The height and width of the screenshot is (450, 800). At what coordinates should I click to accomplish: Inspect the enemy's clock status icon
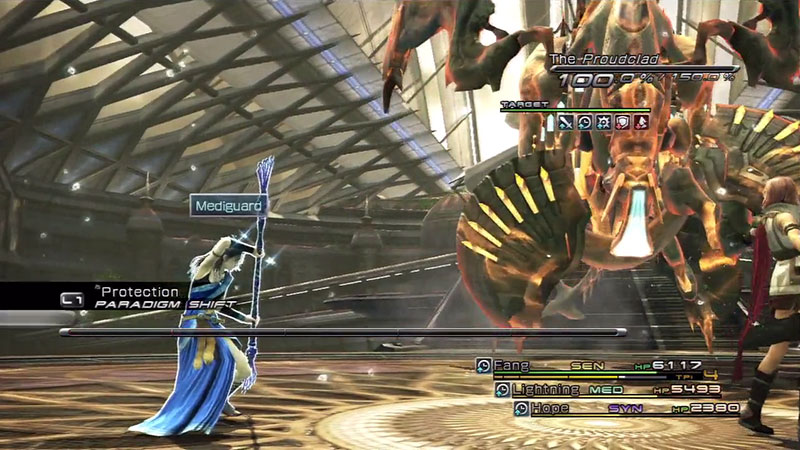pyautogui.click(x=584, y=122)
